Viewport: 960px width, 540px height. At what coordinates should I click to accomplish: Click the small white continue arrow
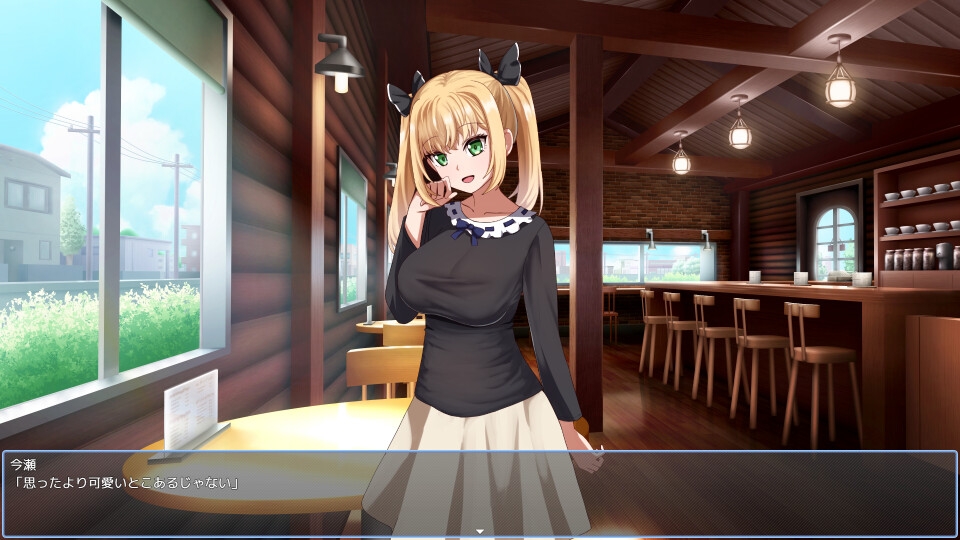480,531
